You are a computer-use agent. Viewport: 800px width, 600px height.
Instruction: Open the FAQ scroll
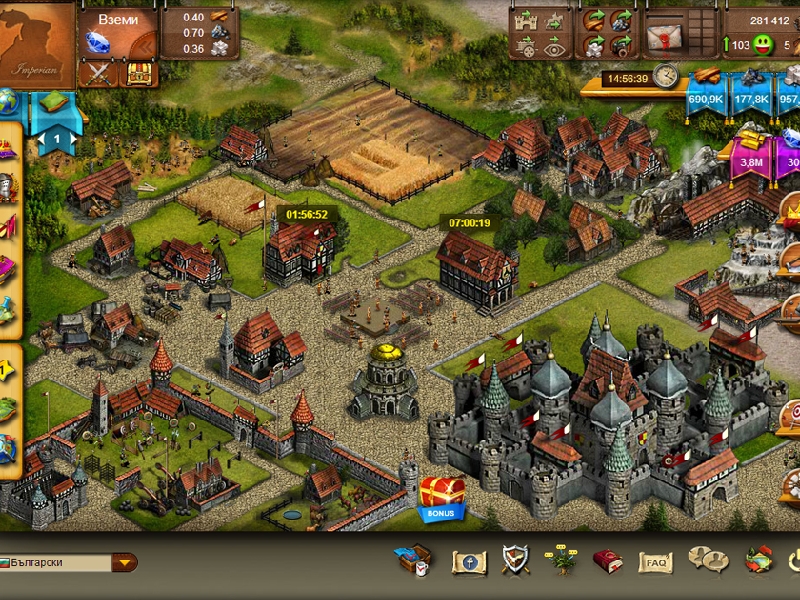click(x=656, y=563)
